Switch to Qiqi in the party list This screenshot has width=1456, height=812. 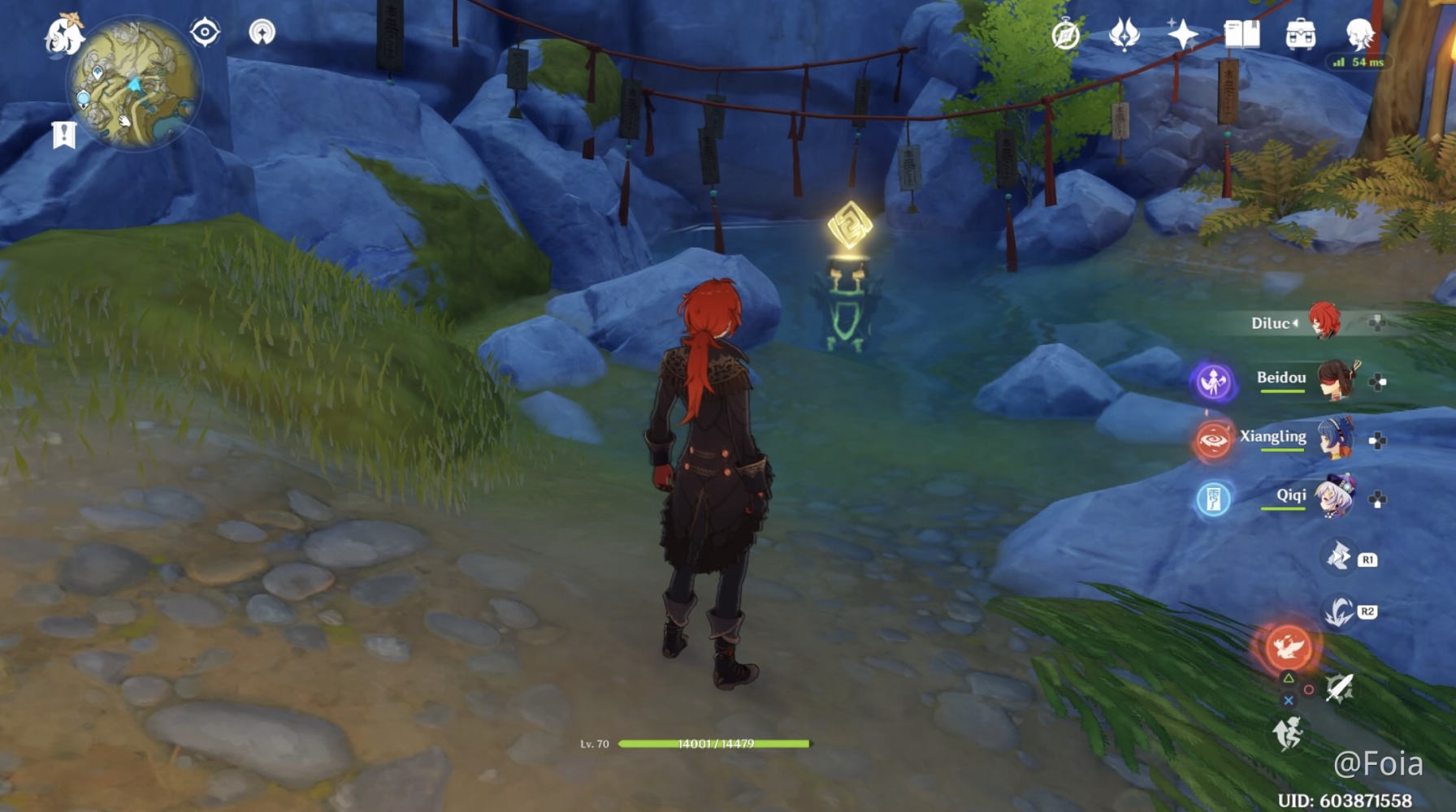[x=1334, y=498]
